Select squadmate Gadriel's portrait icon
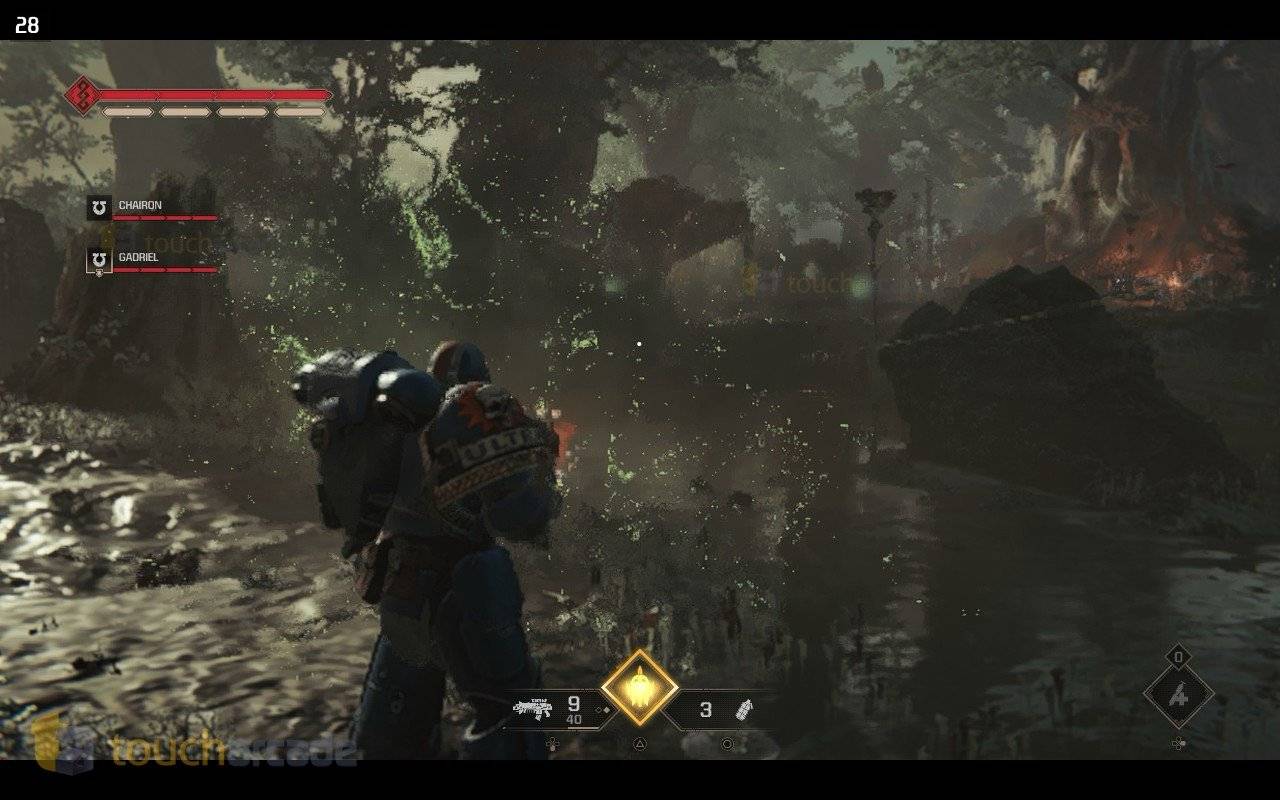The height and width of the screenshot is (800, 1280). coord(99,260)
